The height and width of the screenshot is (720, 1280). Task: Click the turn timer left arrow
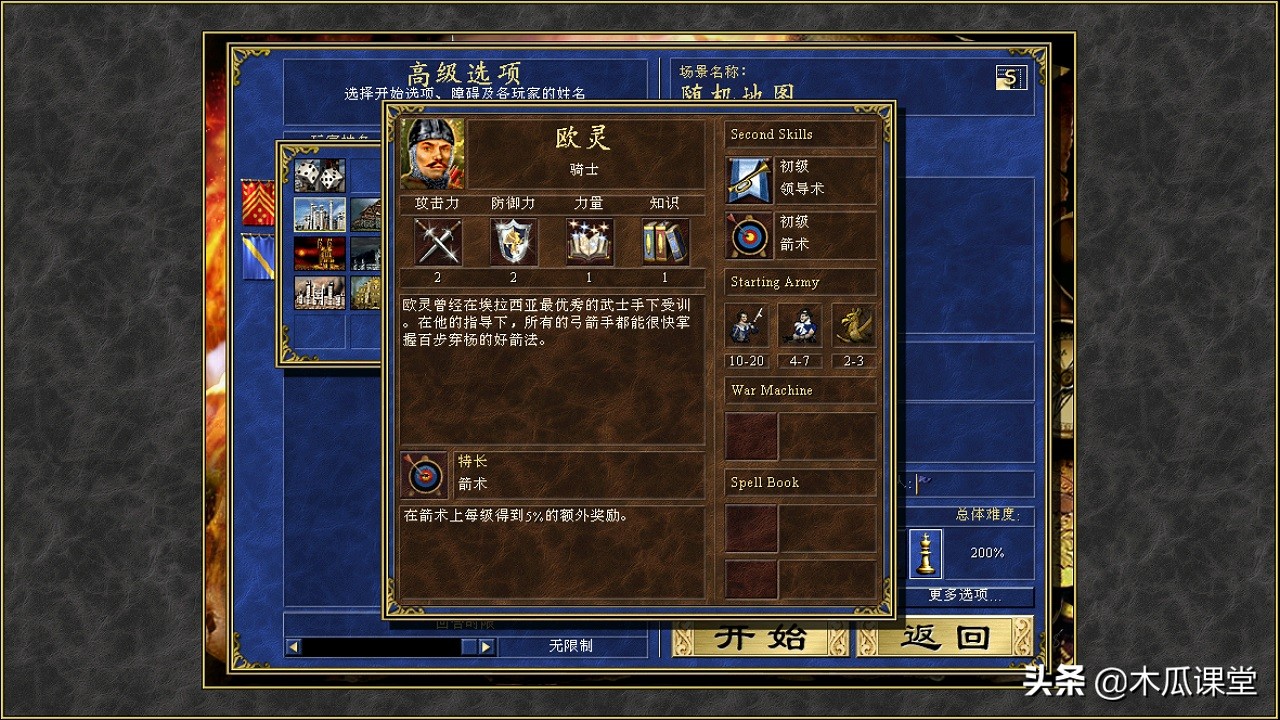pyautogui.click(x=293, y=647)
